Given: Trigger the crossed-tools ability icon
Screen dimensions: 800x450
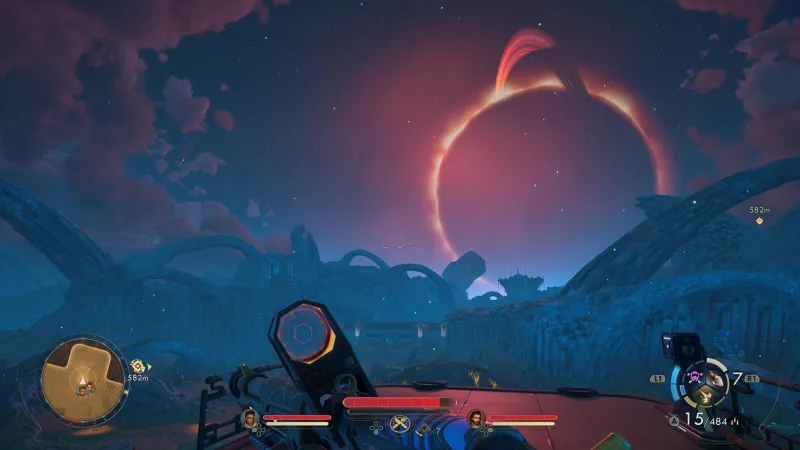Looking at the screenshot, I should point(400,425).
